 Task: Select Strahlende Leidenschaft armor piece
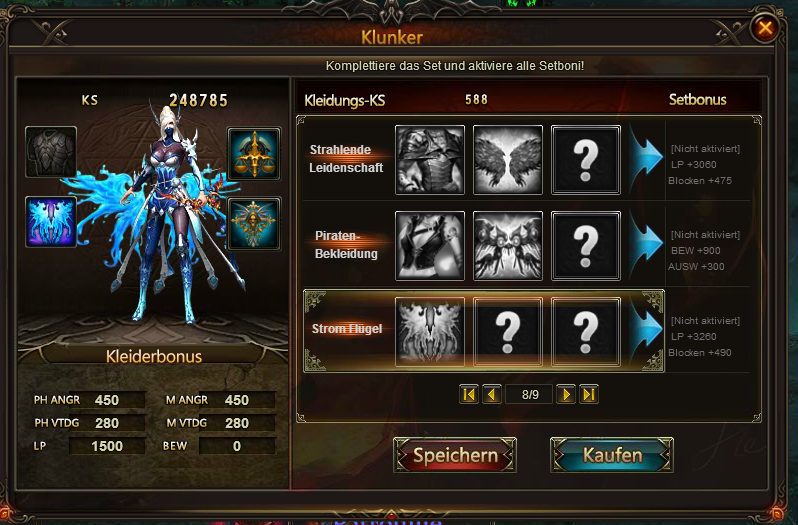click(x=430, y=159)
